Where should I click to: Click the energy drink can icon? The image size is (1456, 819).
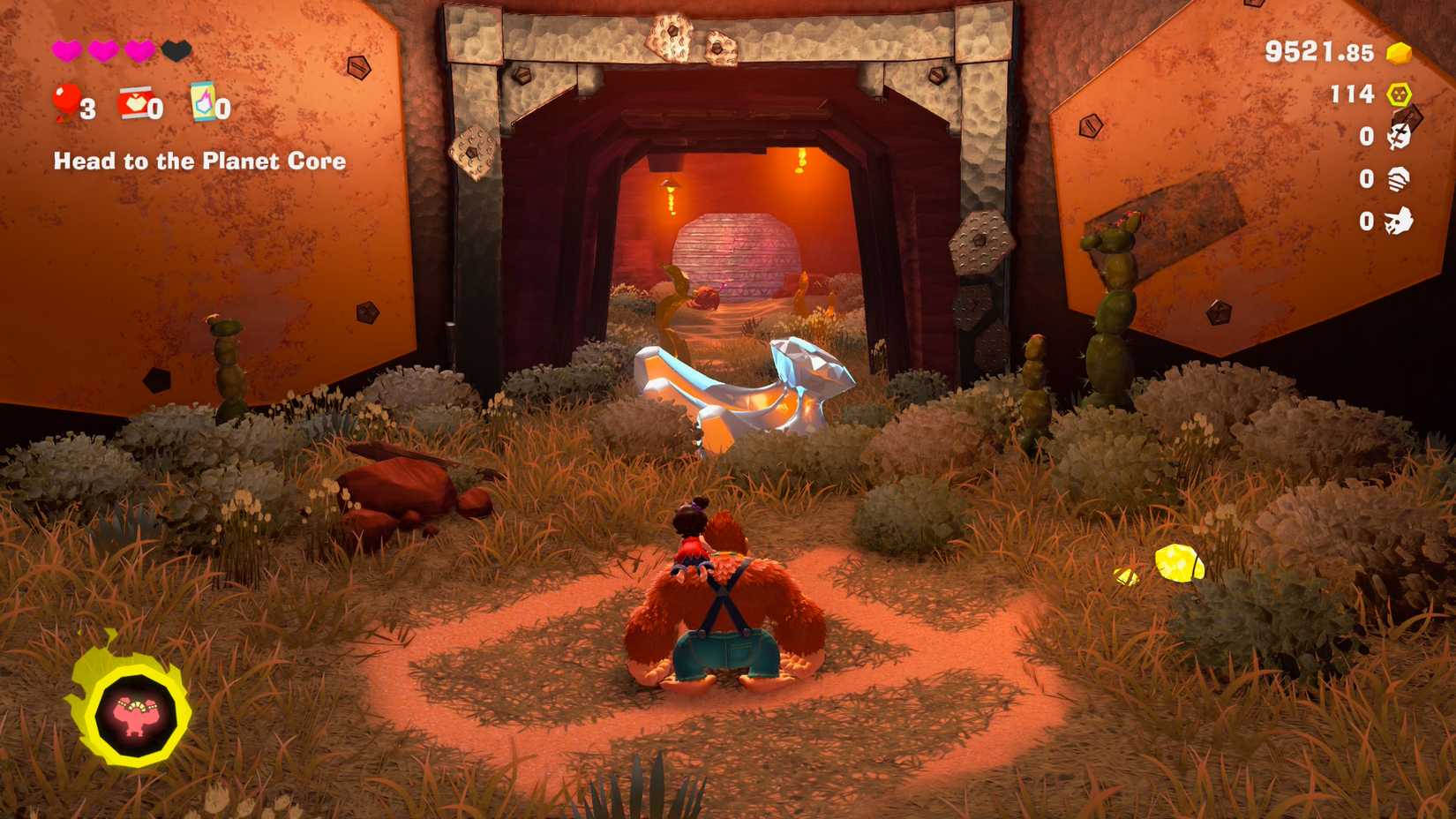coord(203,102)
